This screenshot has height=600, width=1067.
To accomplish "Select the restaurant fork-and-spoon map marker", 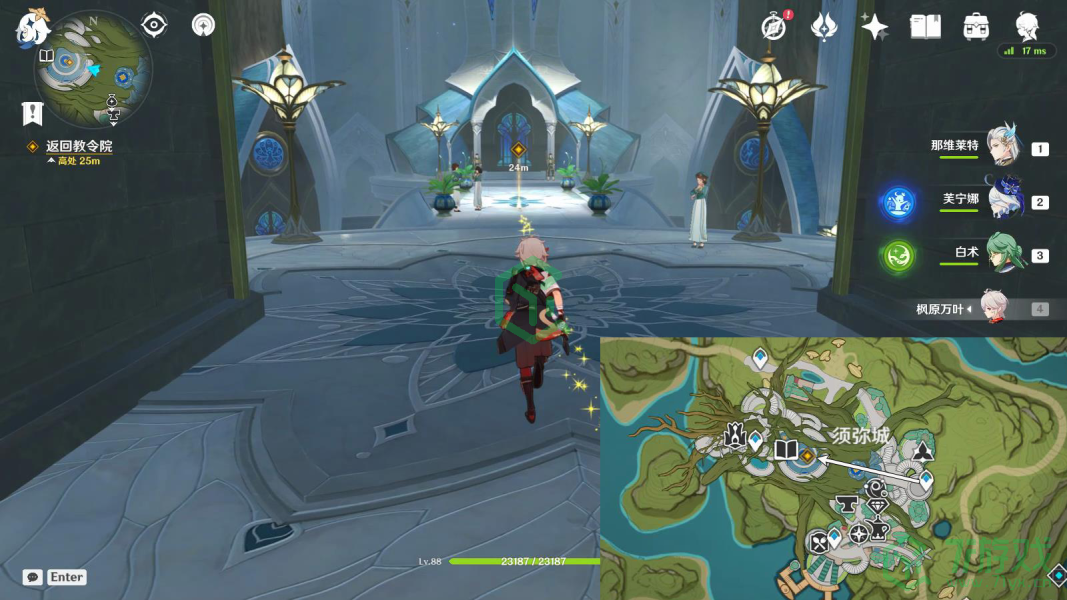I will tap(820, 542).
